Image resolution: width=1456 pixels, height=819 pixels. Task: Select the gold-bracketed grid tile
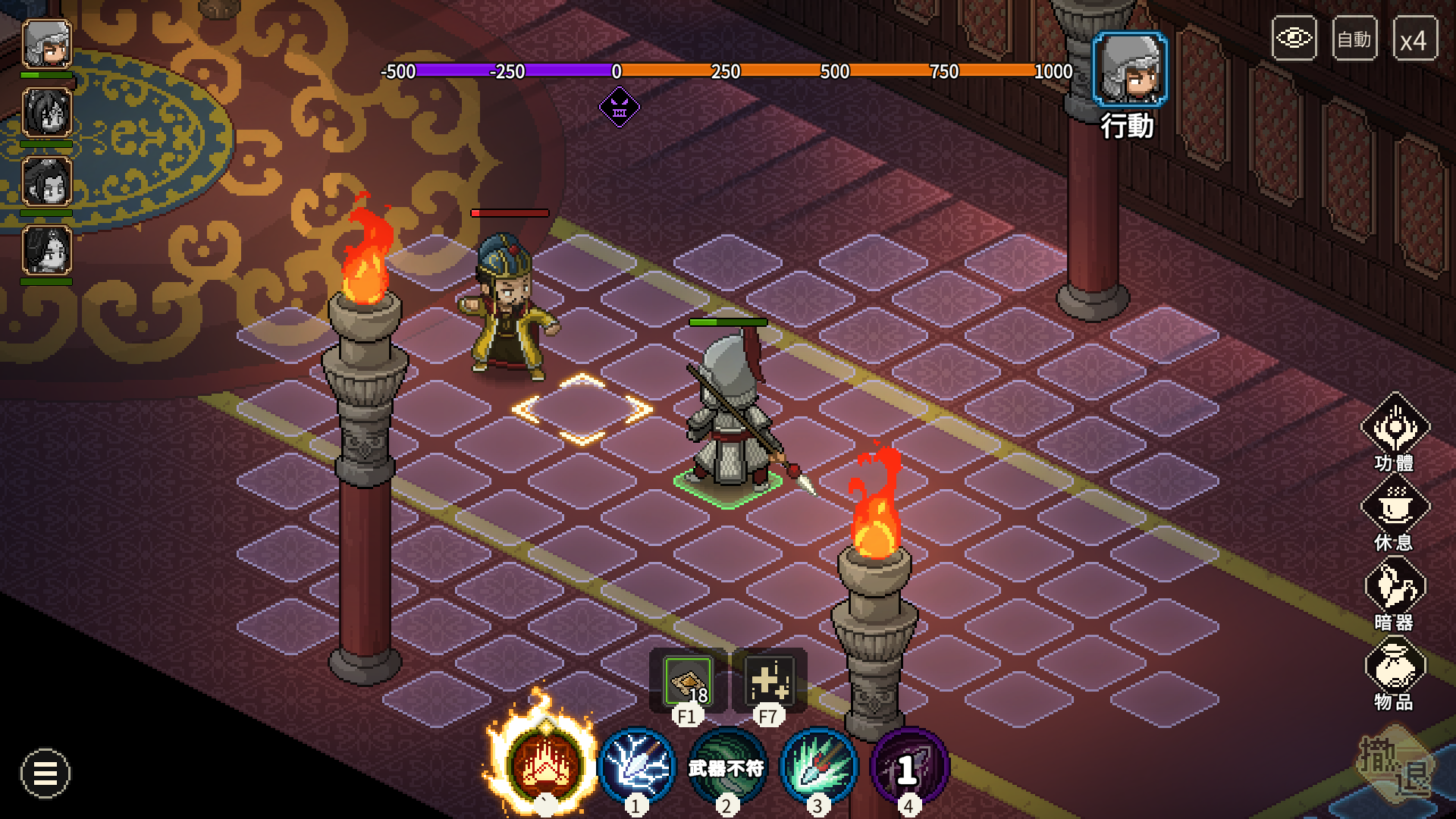click(x=582, y=409)
